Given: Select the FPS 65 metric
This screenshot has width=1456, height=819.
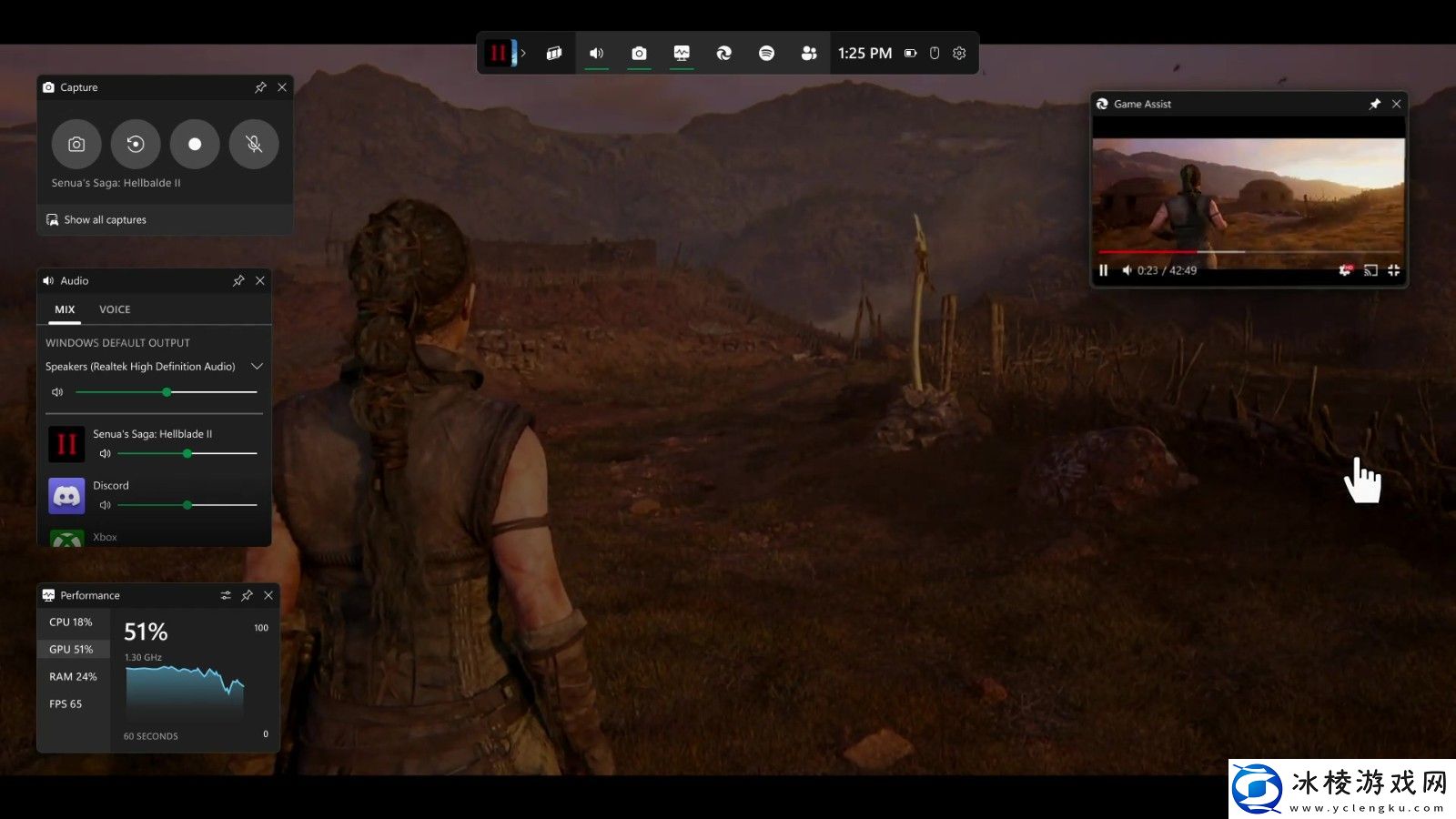Looking at the screenshot, I should [66, 704].
